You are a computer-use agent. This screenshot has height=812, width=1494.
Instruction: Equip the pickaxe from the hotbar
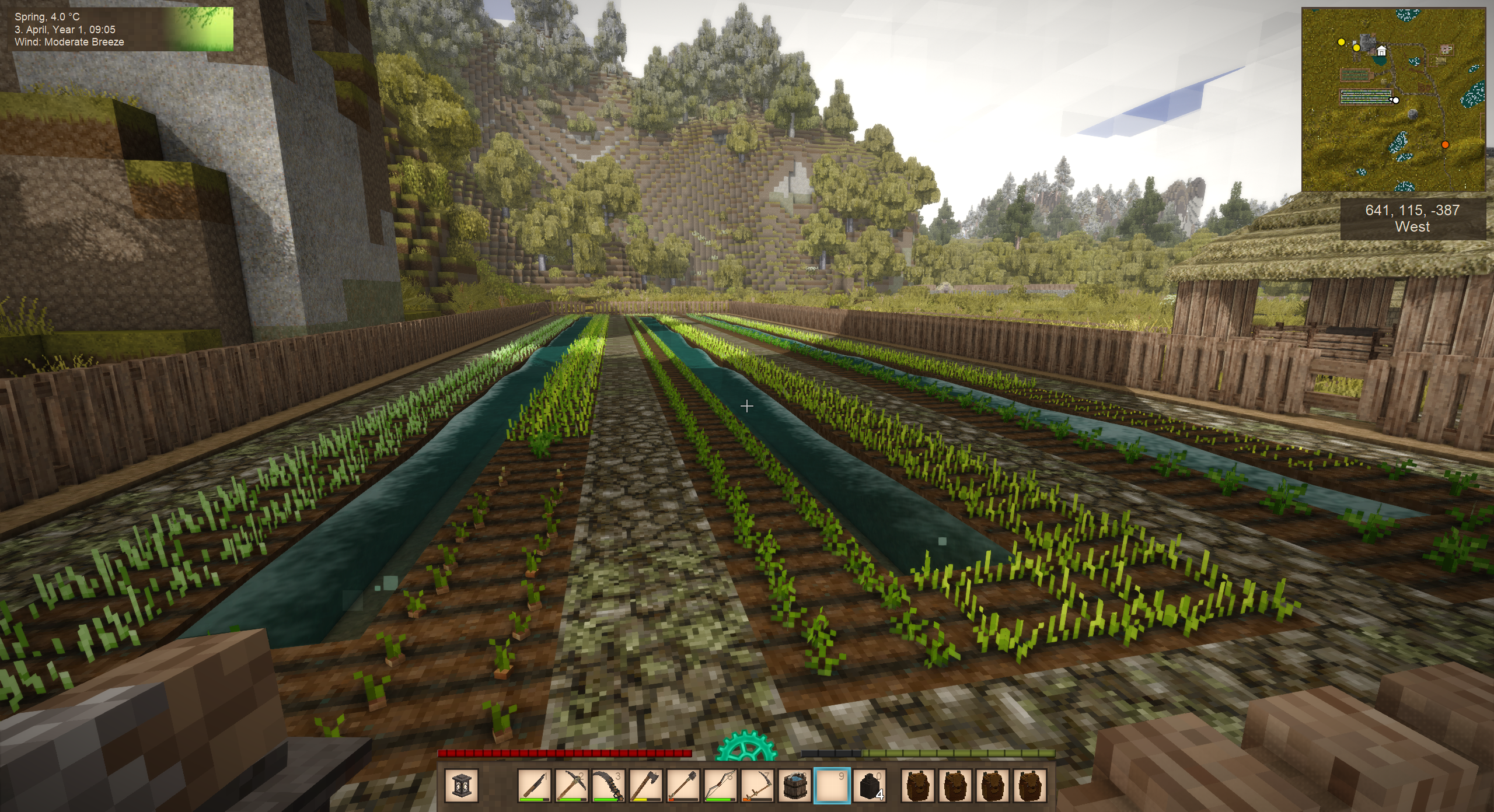point(571,785)
